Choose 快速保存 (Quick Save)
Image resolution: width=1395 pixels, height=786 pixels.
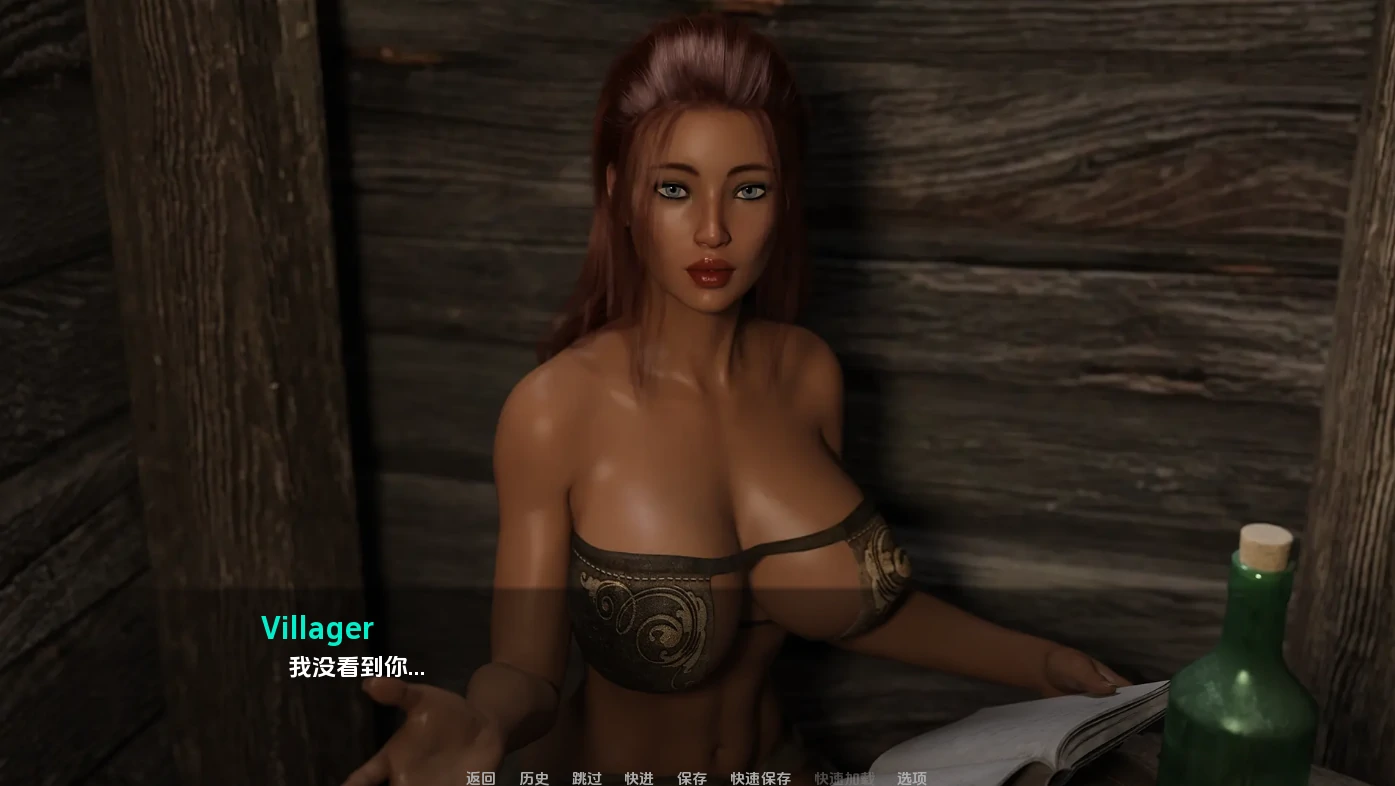pos(760,778)
